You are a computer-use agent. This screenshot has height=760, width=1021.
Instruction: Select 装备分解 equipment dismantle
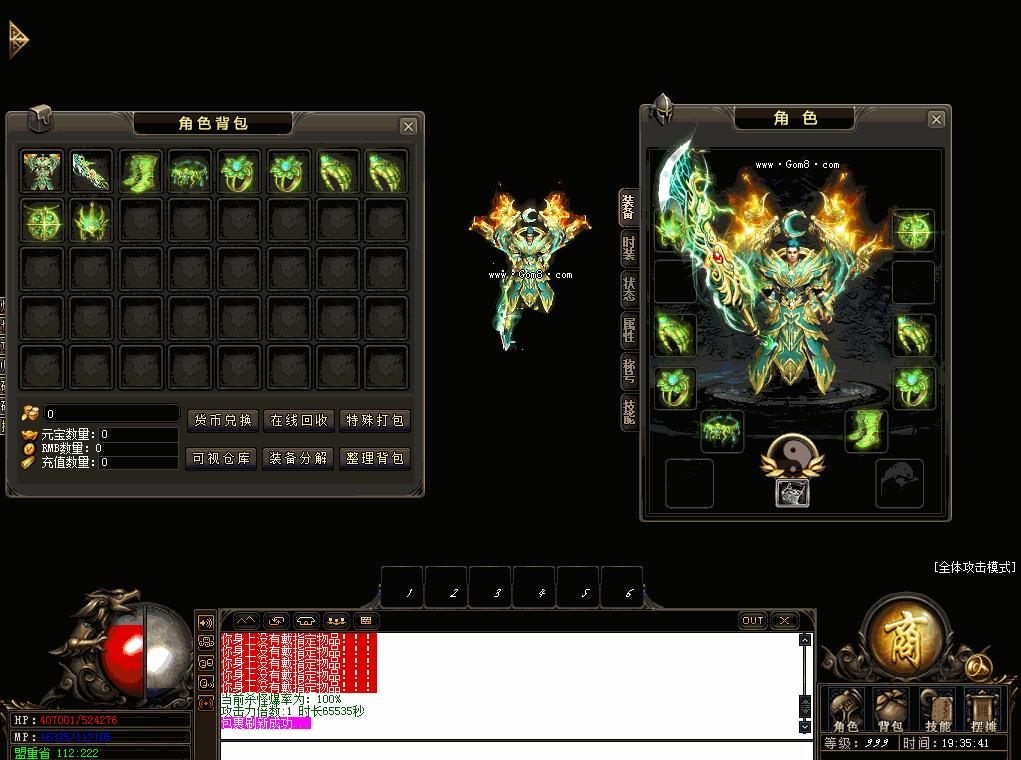pos(298,459)
